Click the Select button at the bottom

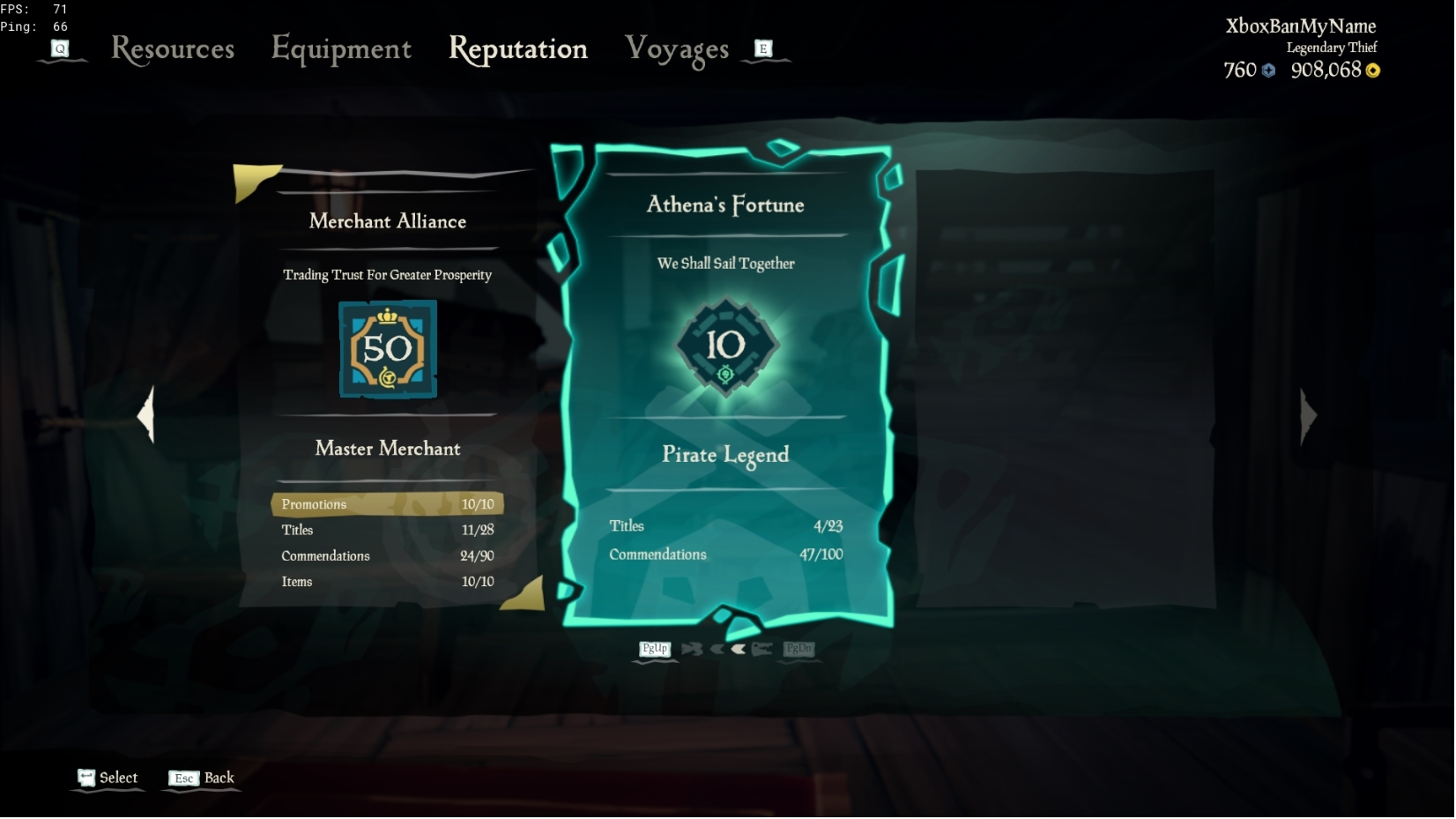[117, 778]
